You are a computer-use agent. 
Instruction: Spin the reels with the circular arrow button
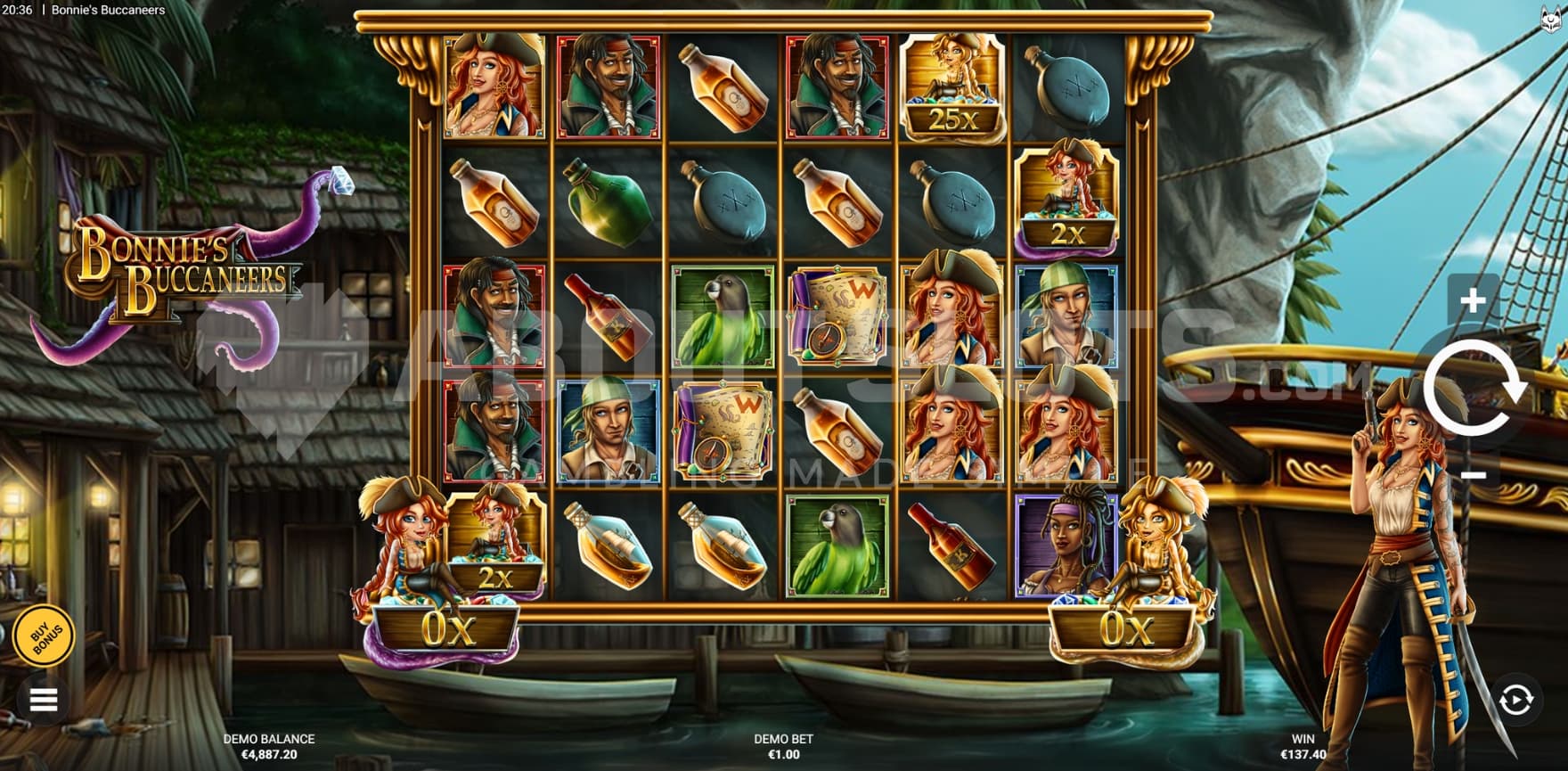1474,389
